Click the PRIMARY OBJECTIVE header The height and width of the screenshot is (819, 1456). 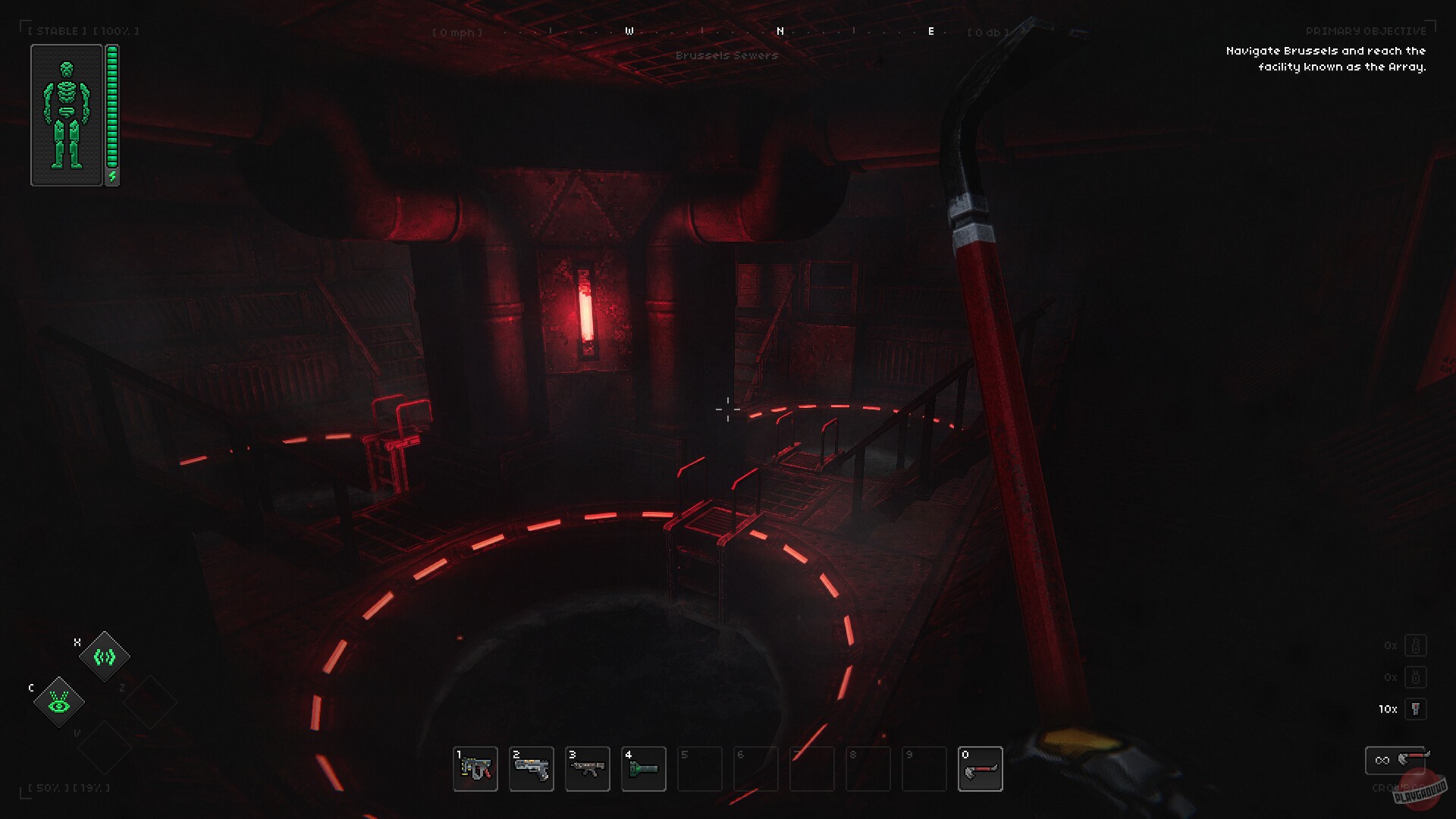click(x=1367, y=31)
